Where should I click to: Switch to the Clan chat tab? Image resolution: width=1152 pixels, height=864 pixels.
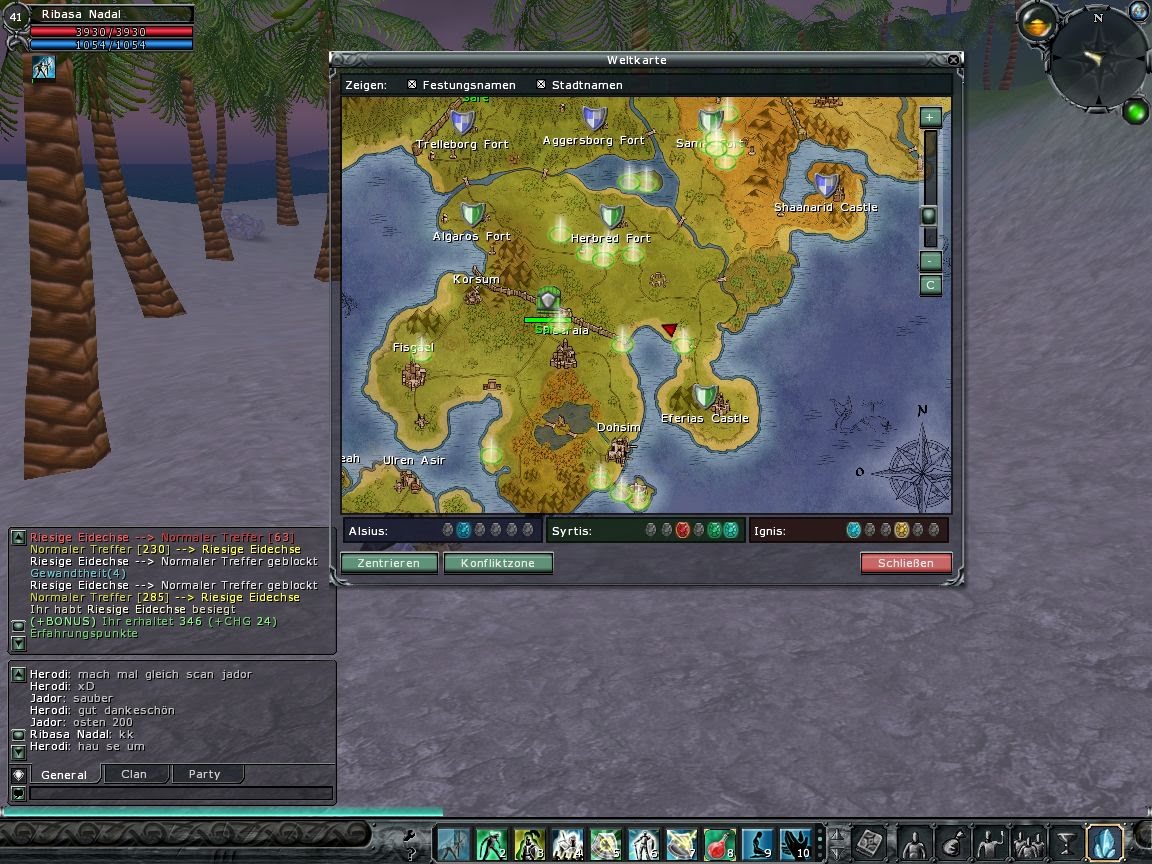133,774
